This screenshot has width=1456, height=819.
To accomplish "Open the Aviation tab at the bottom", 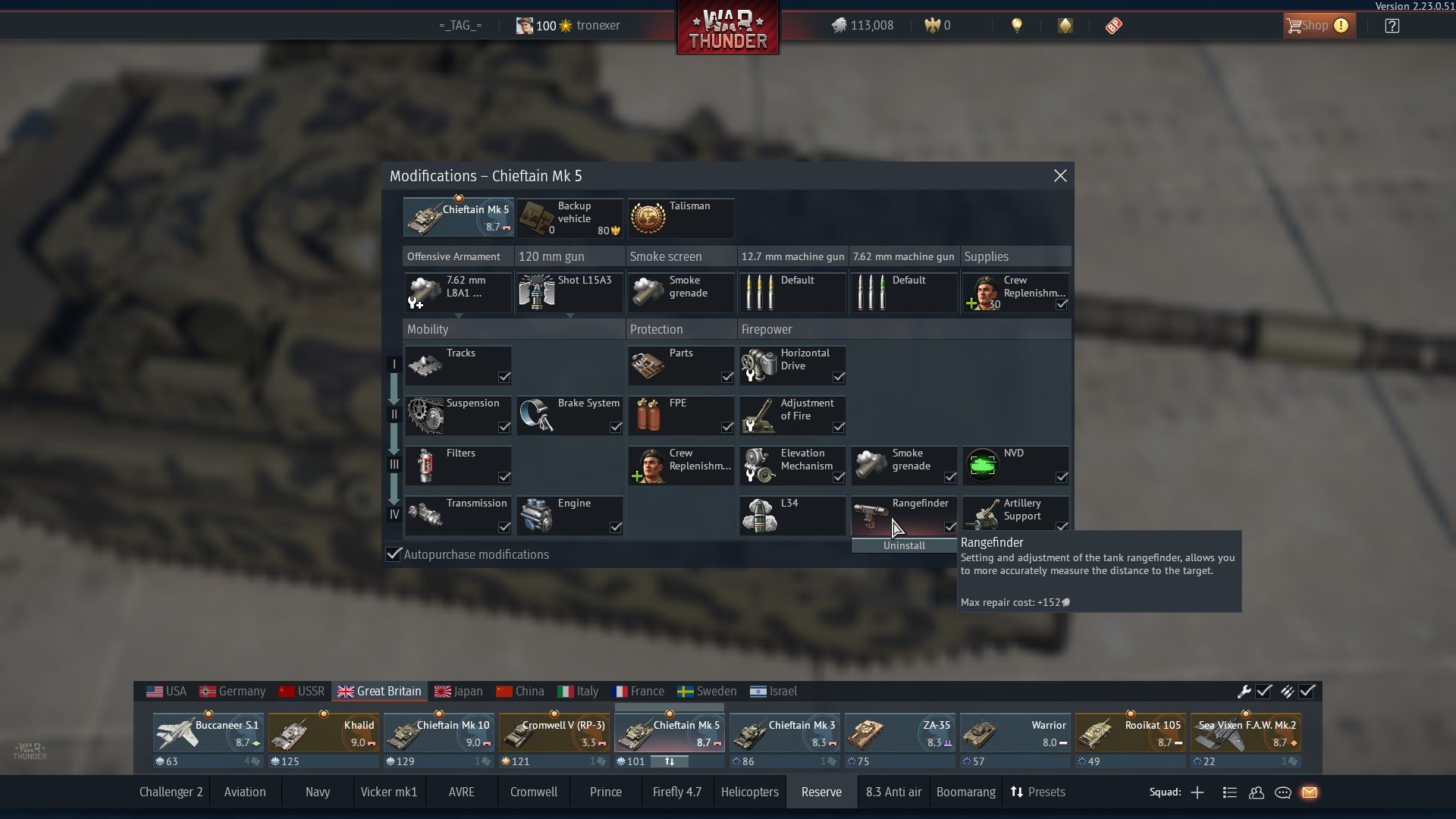I will click(x=244, y=792).
